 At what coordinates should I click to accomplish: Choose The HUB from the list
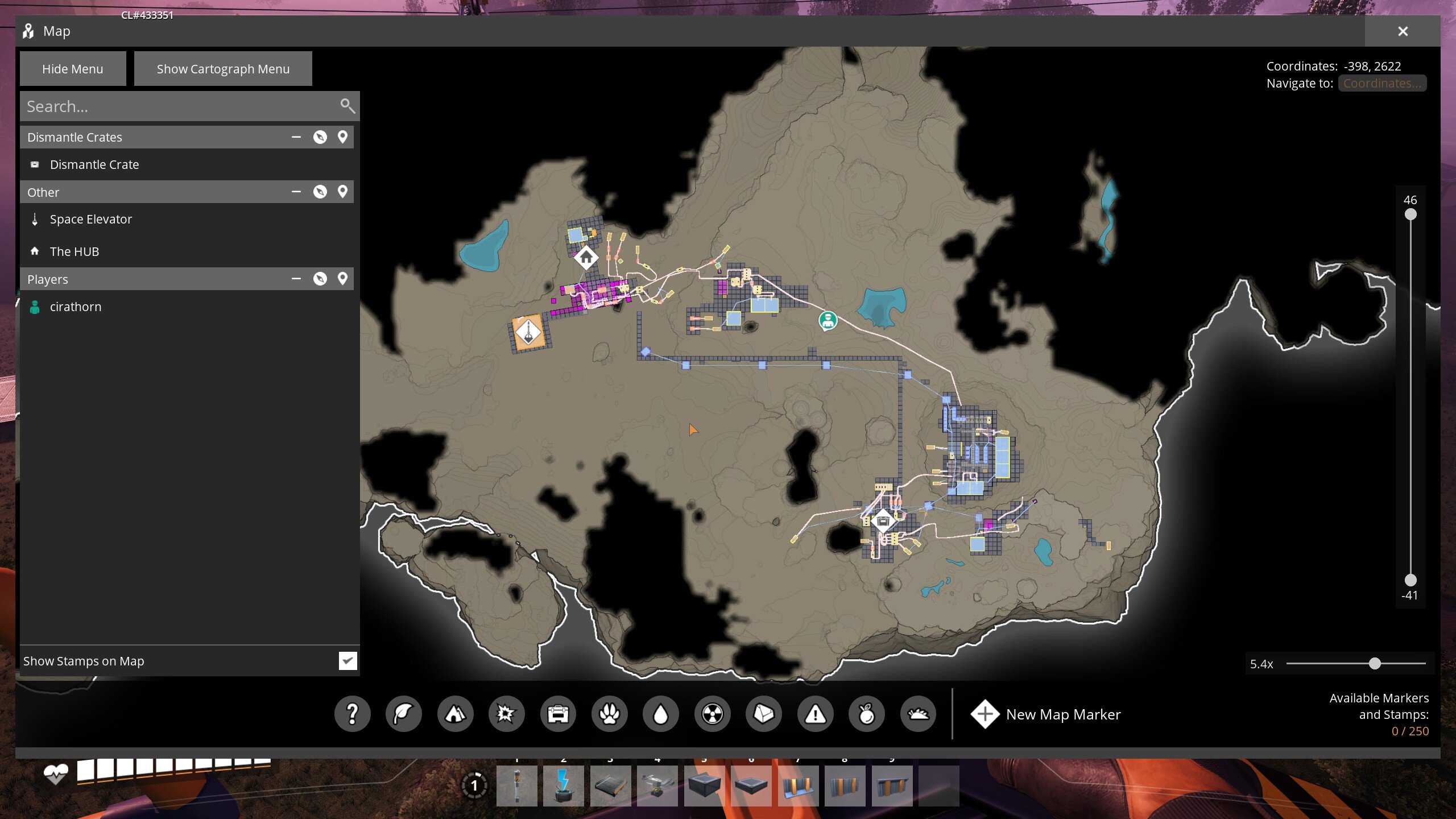[x=75, y=251]
